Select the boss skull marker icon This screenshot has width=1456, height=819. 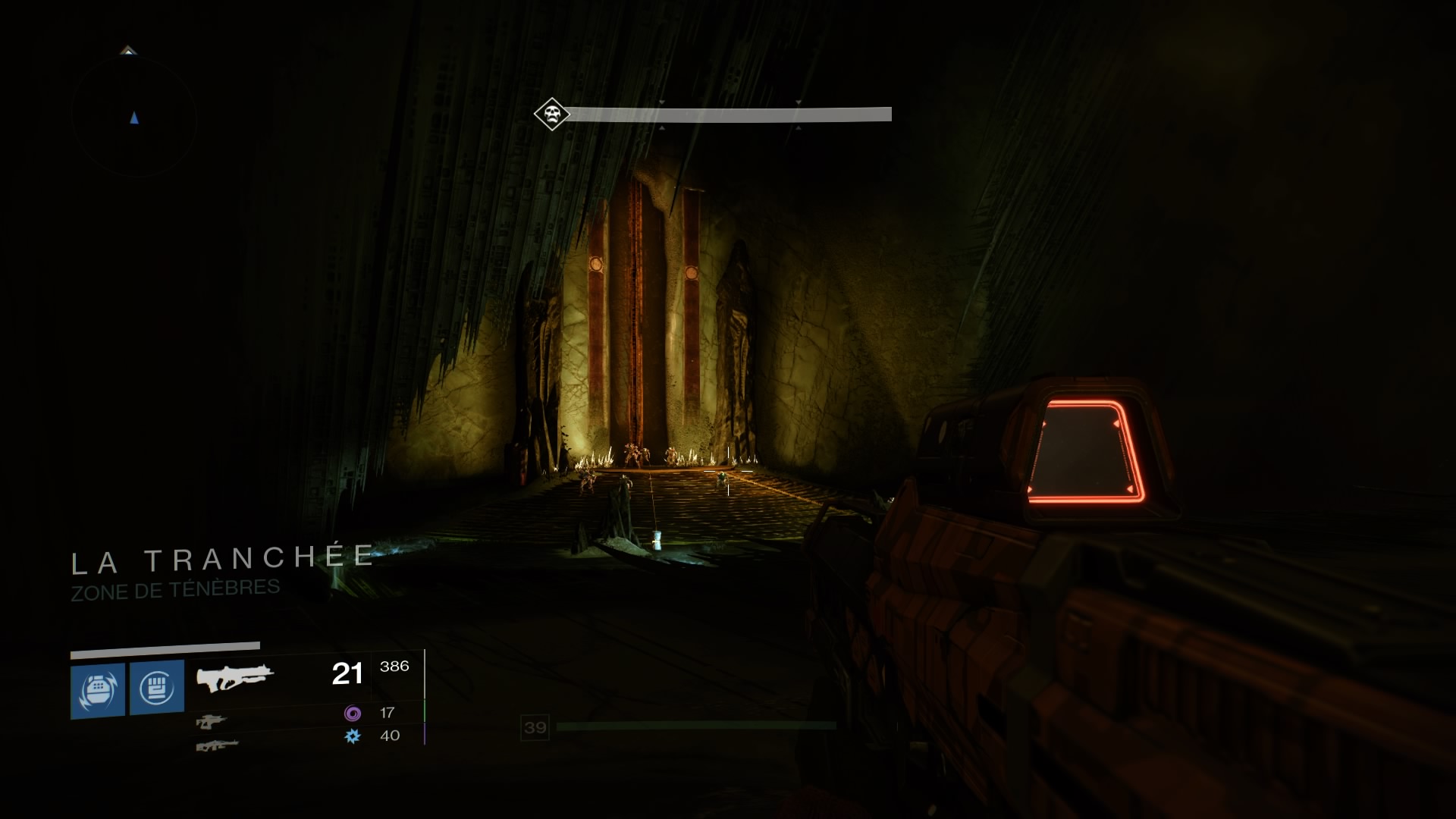[551, 115]
